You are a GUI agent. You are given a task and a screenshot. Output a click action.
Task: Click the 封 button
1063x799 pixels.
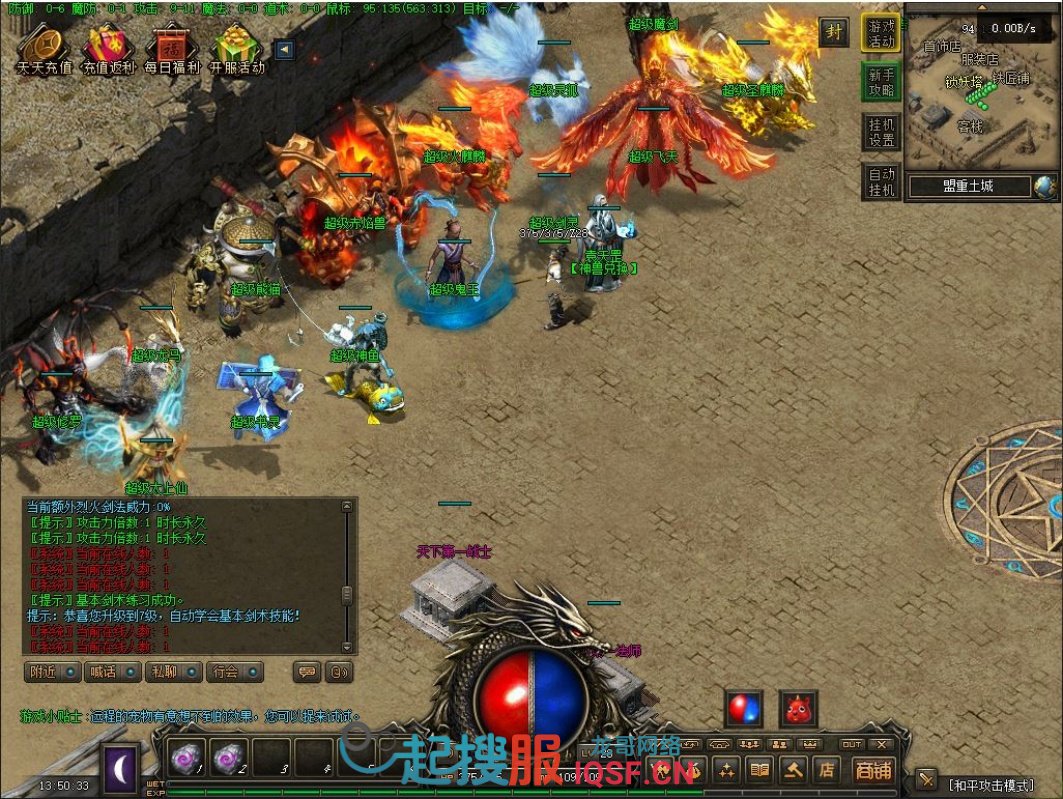click(x=833, y=31)
